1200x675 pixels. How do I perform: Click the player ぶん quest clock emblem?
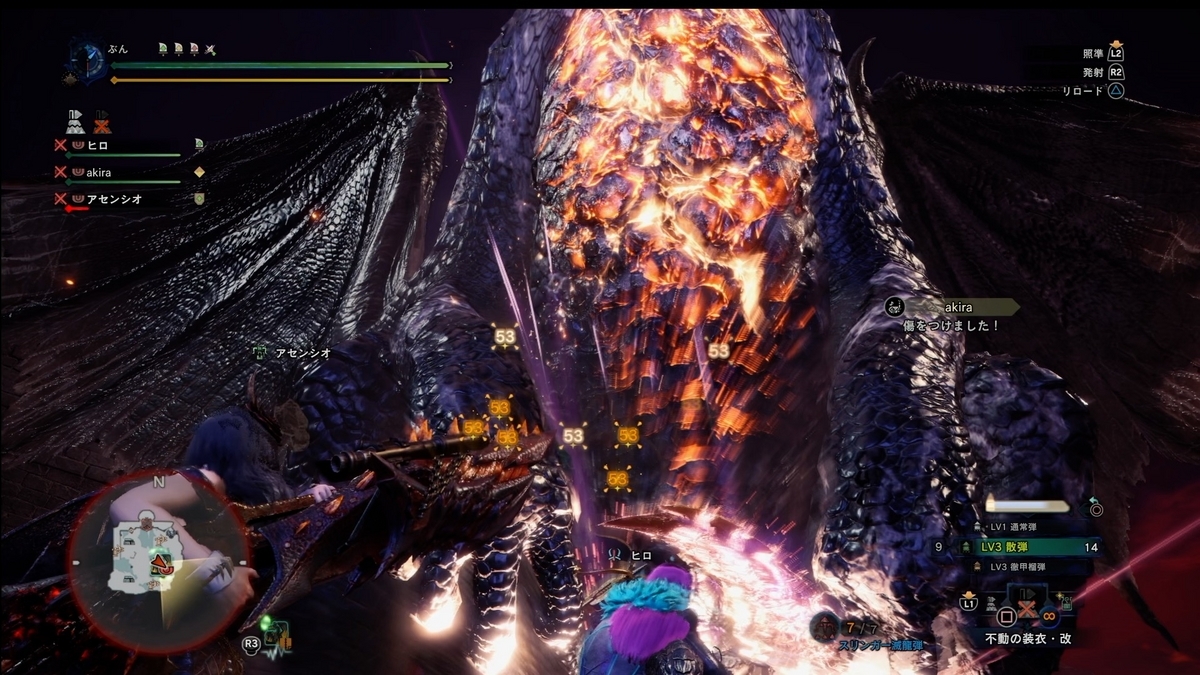[86, 59]
